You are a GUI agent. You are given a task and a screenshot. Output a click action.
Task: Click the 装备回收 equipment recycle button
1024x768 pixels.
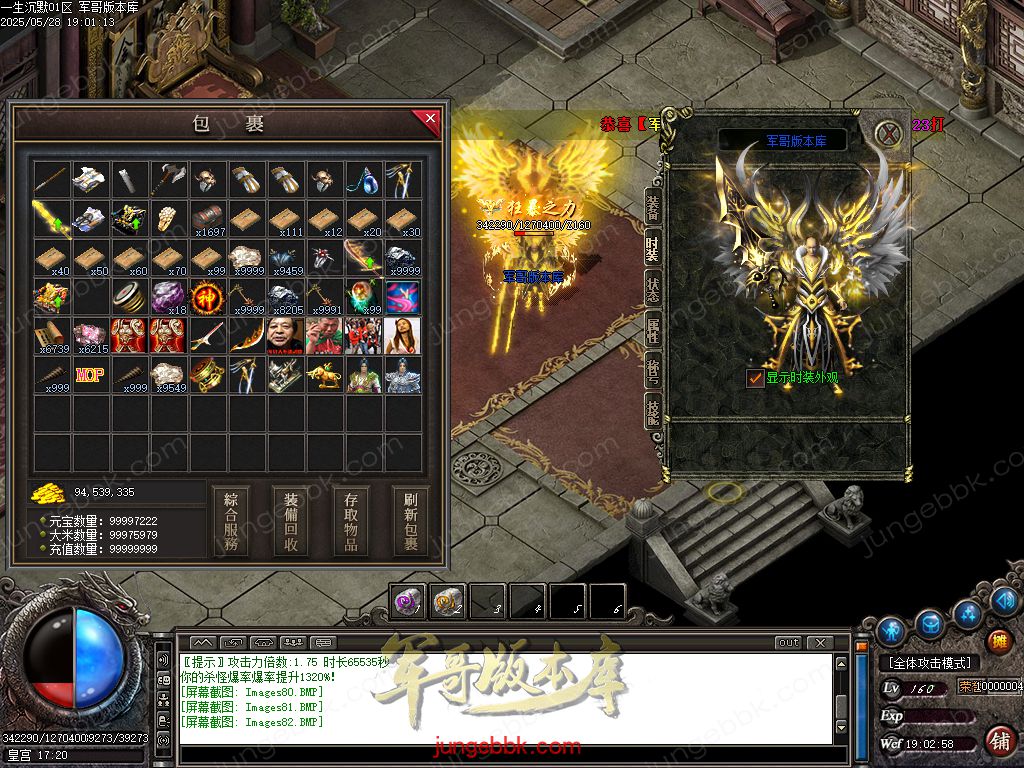click(291, 521)
